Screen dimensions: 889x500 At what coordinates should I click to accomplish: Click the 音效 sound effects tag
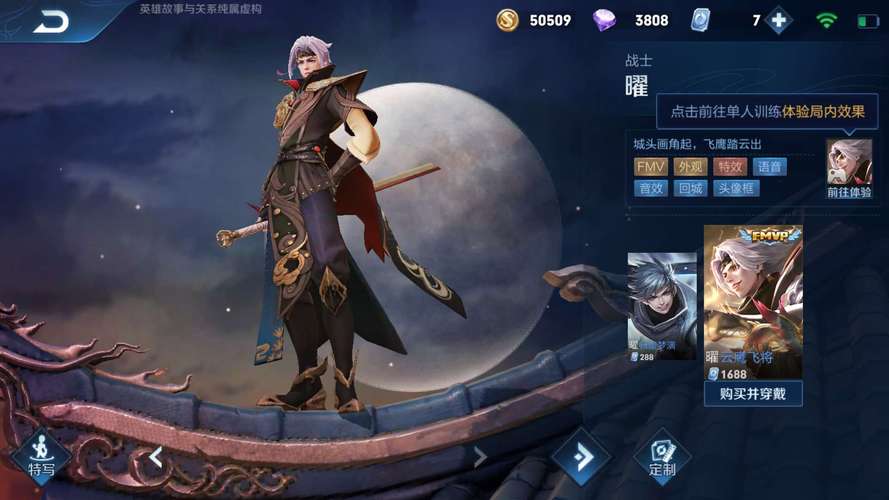point(650,188)
